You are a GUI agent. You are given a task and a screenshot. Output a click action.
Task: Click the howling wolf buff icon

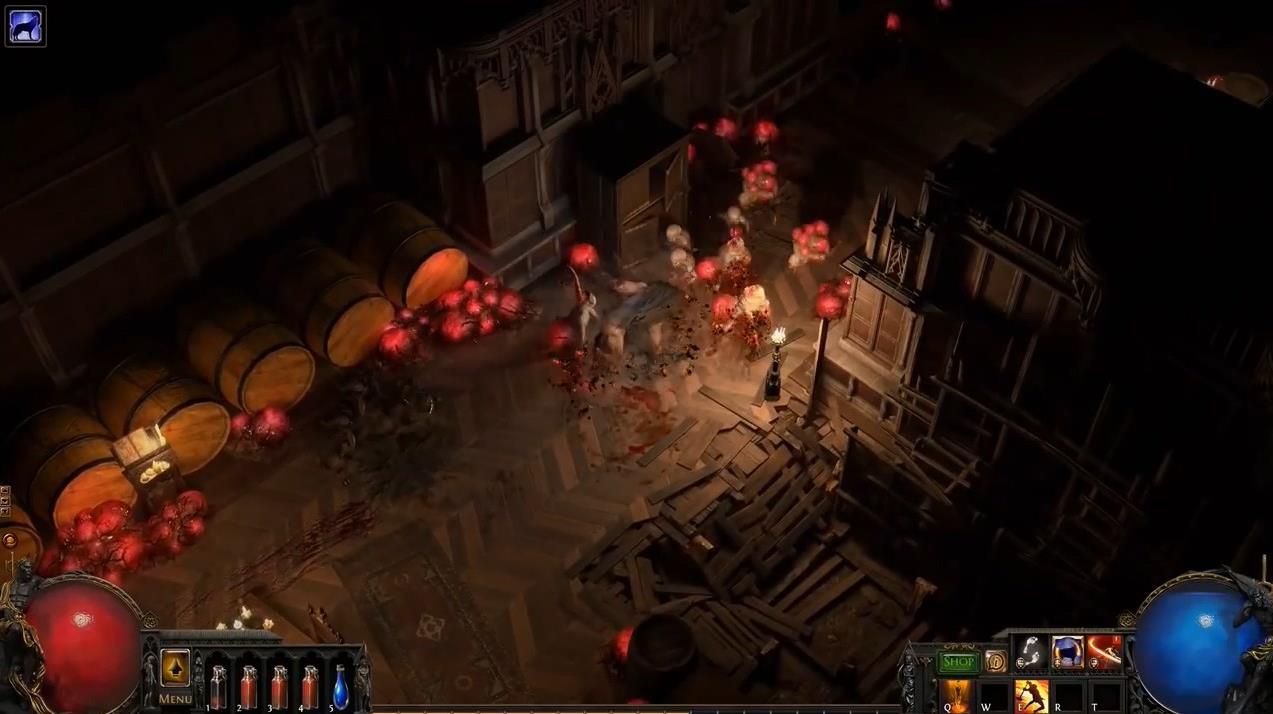[x=25, y=26]
